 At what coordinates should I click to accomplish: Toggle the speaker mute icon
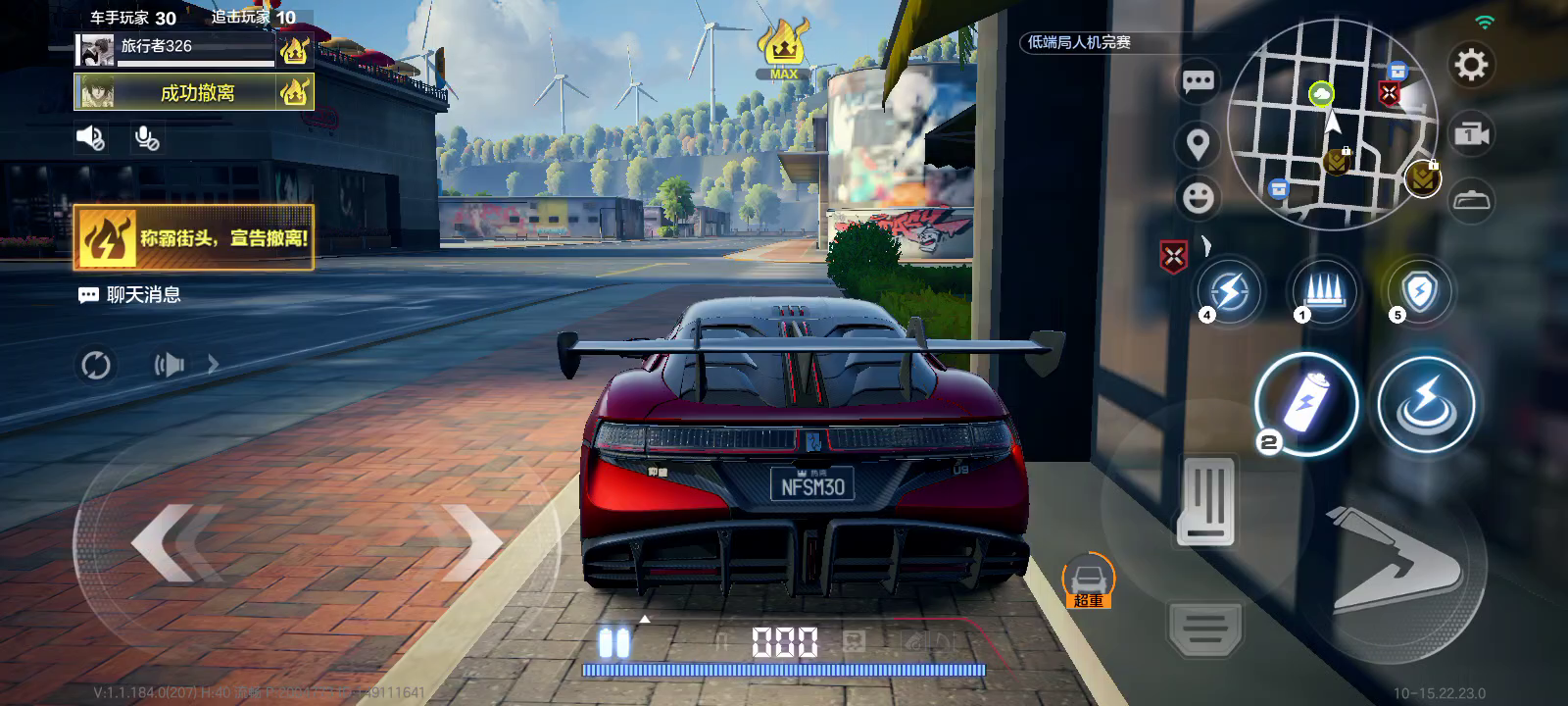pos(90,139)
